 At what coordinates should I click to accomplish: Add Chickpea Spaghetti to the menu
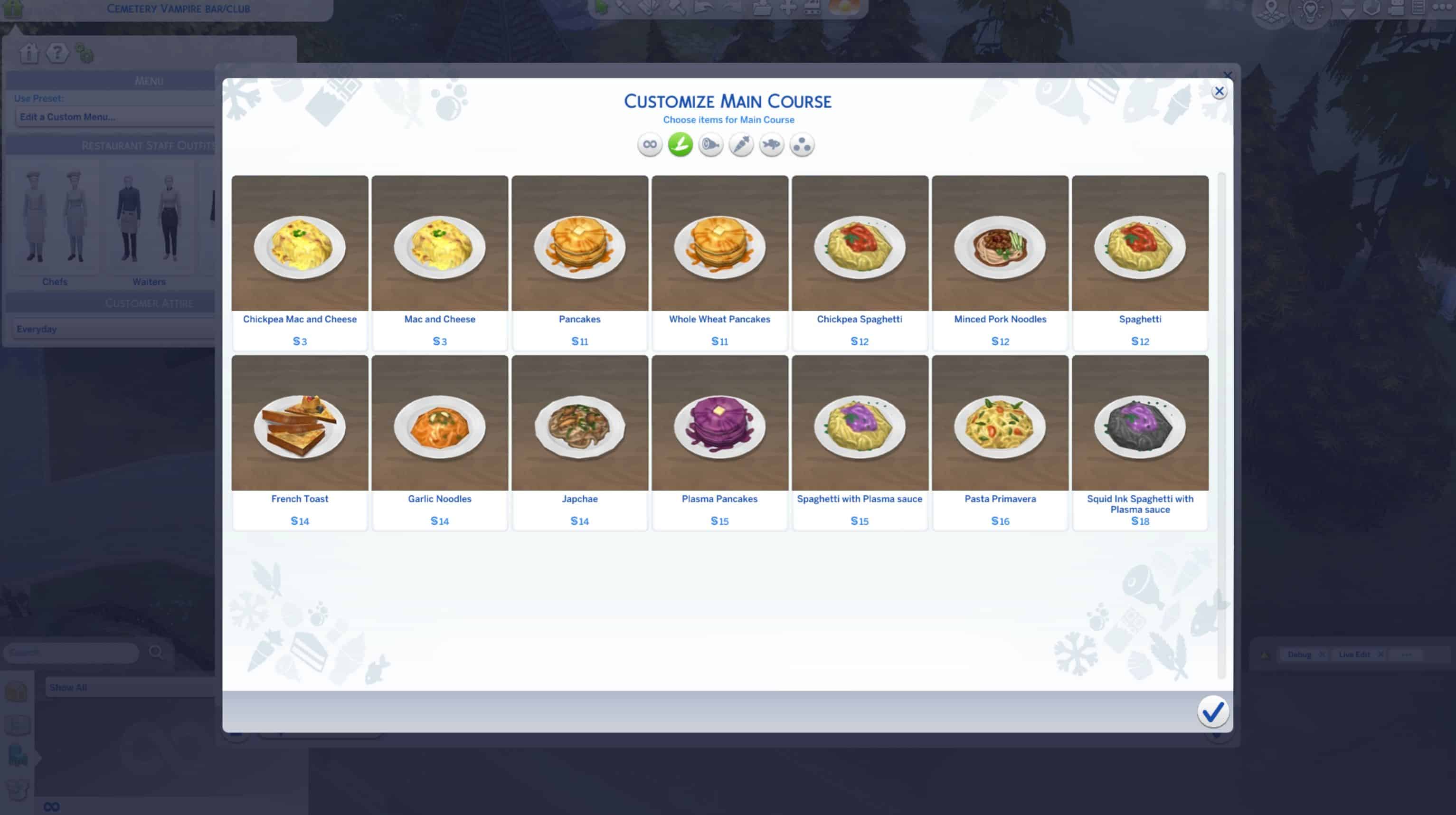click(x=860, y=249)
